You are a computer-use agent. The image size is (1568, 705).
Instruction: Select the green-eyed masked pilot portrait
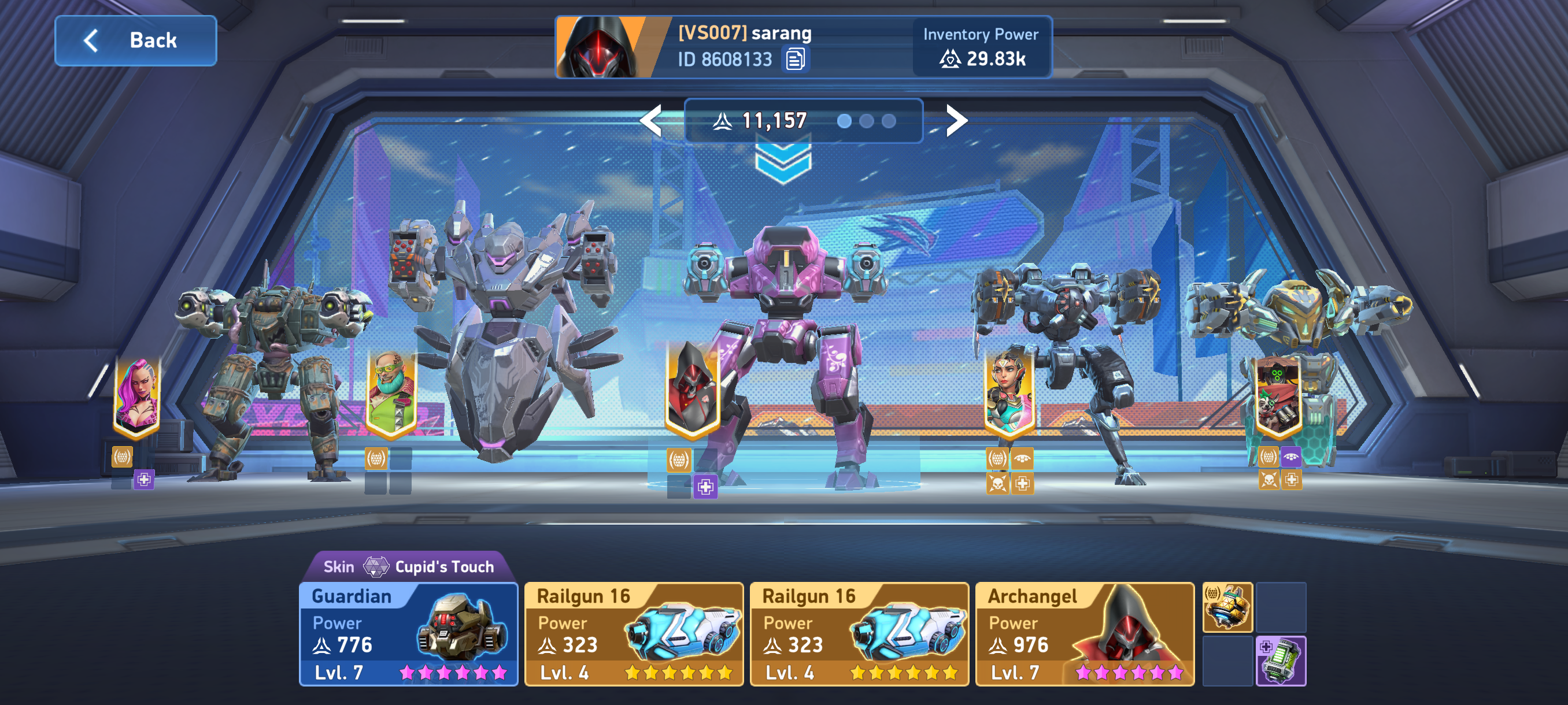click(1278, 395)
